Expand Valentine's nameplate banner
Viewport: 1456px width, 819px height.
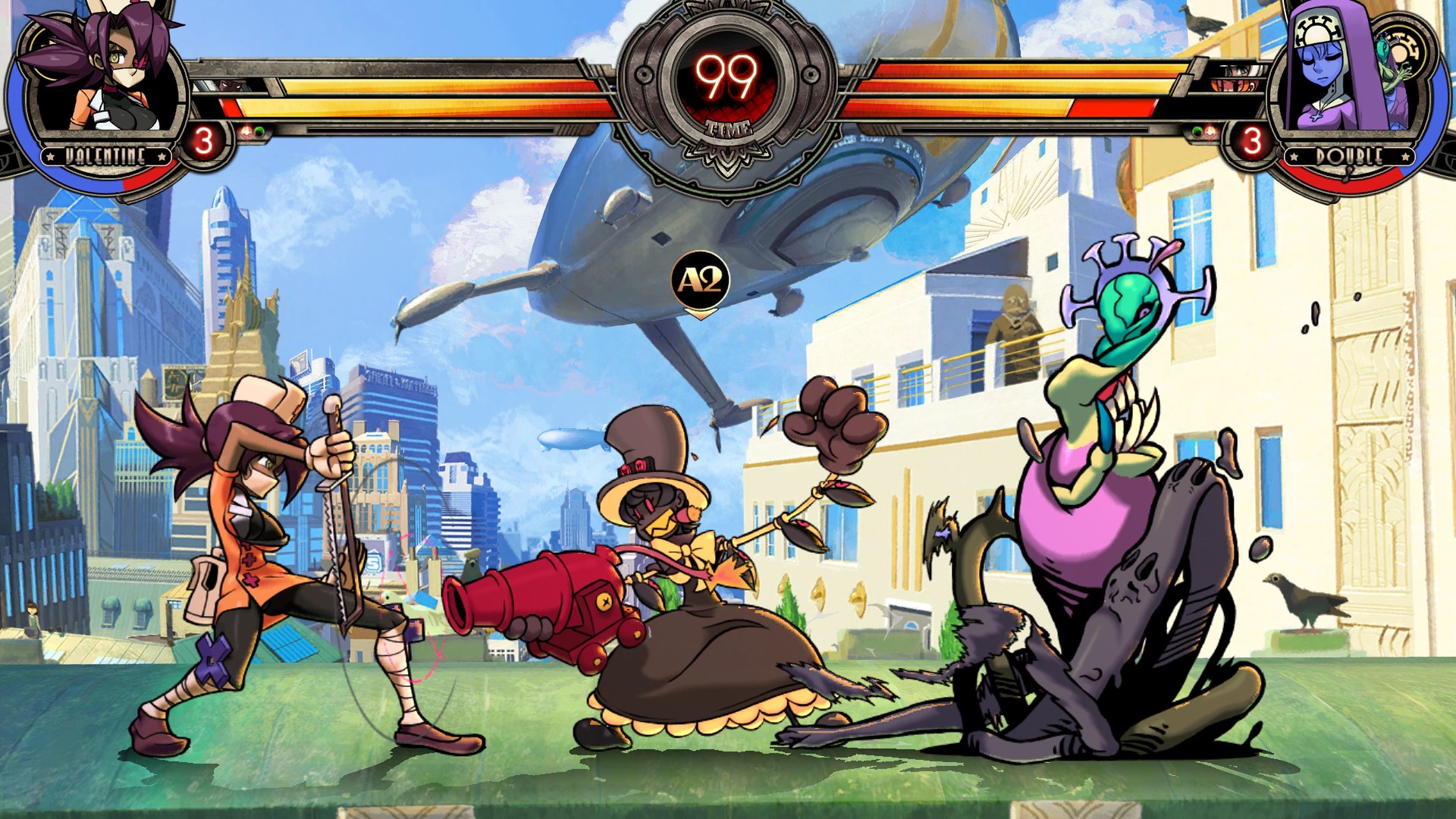coord(106,157)
